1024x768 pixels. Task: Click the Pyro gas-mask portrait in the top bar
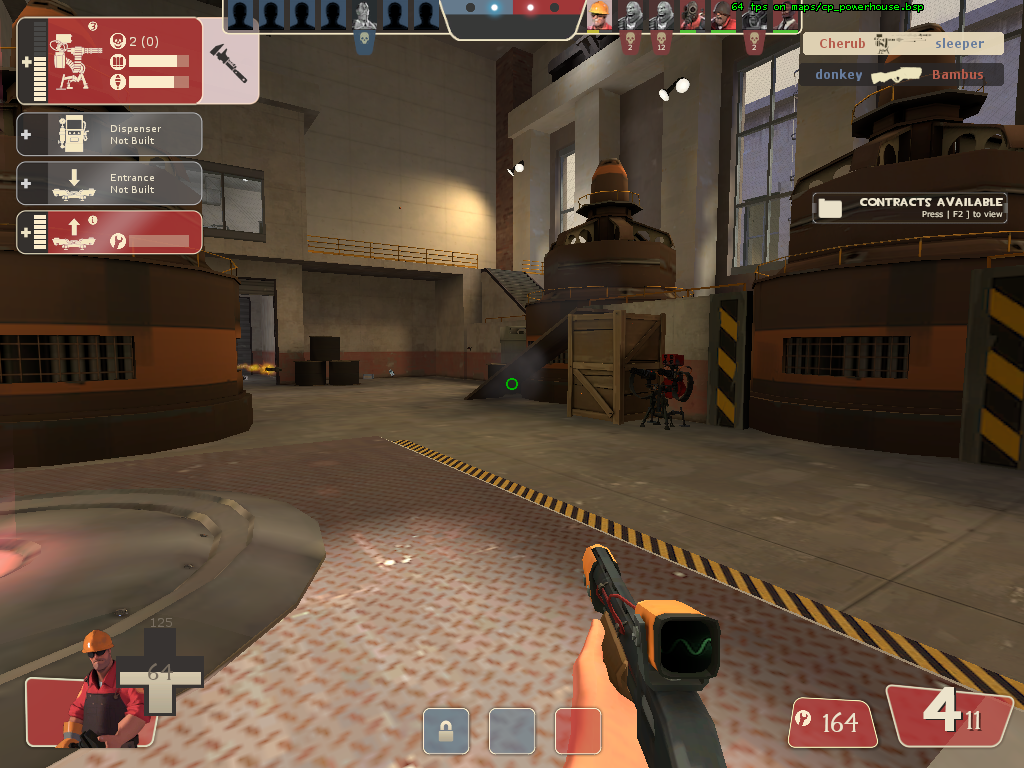(x=692, y=15)
